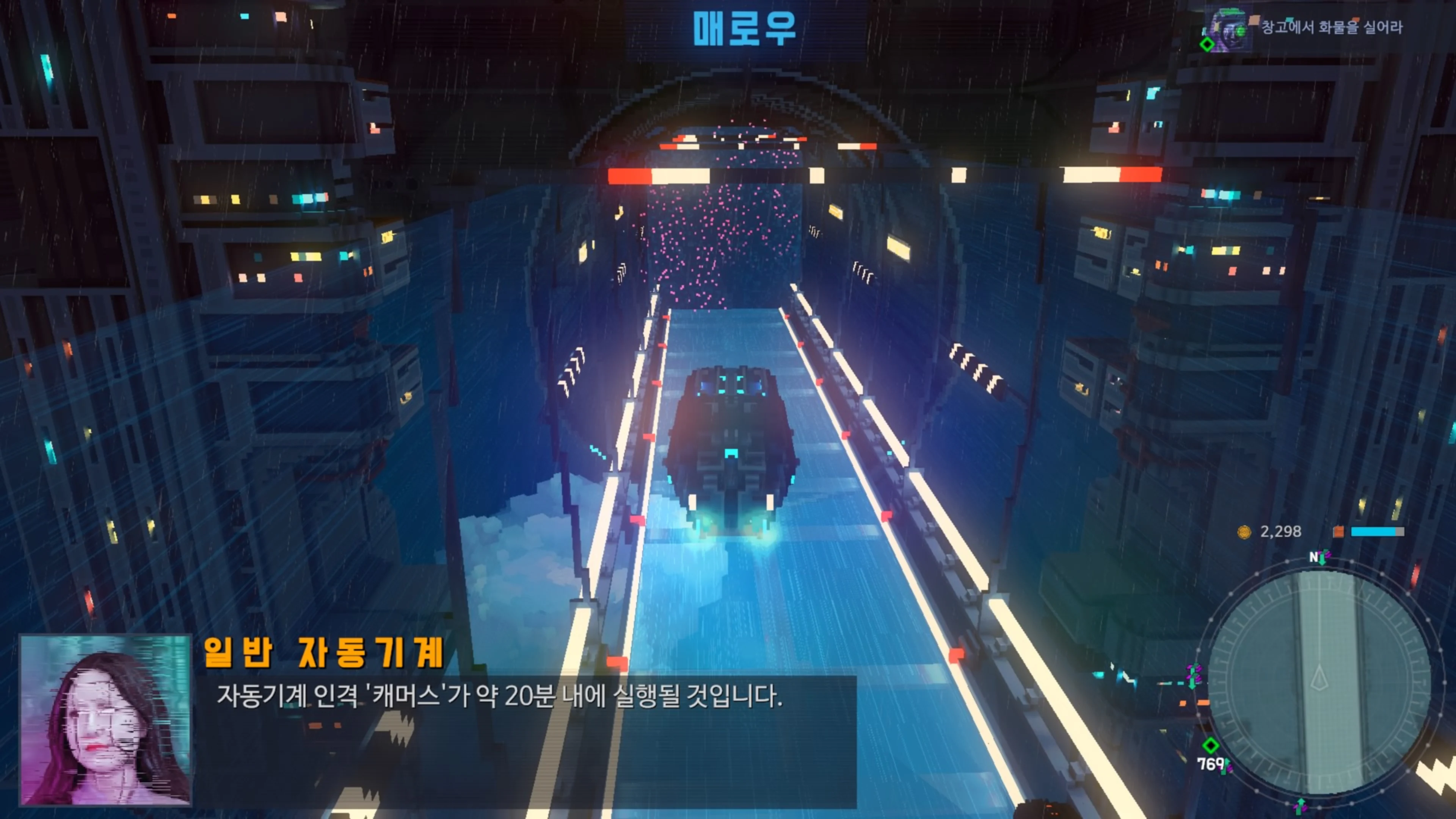Click the N north indicator on the compass
Viewport: 1456px width, 819px height.
pos(1313,557)
